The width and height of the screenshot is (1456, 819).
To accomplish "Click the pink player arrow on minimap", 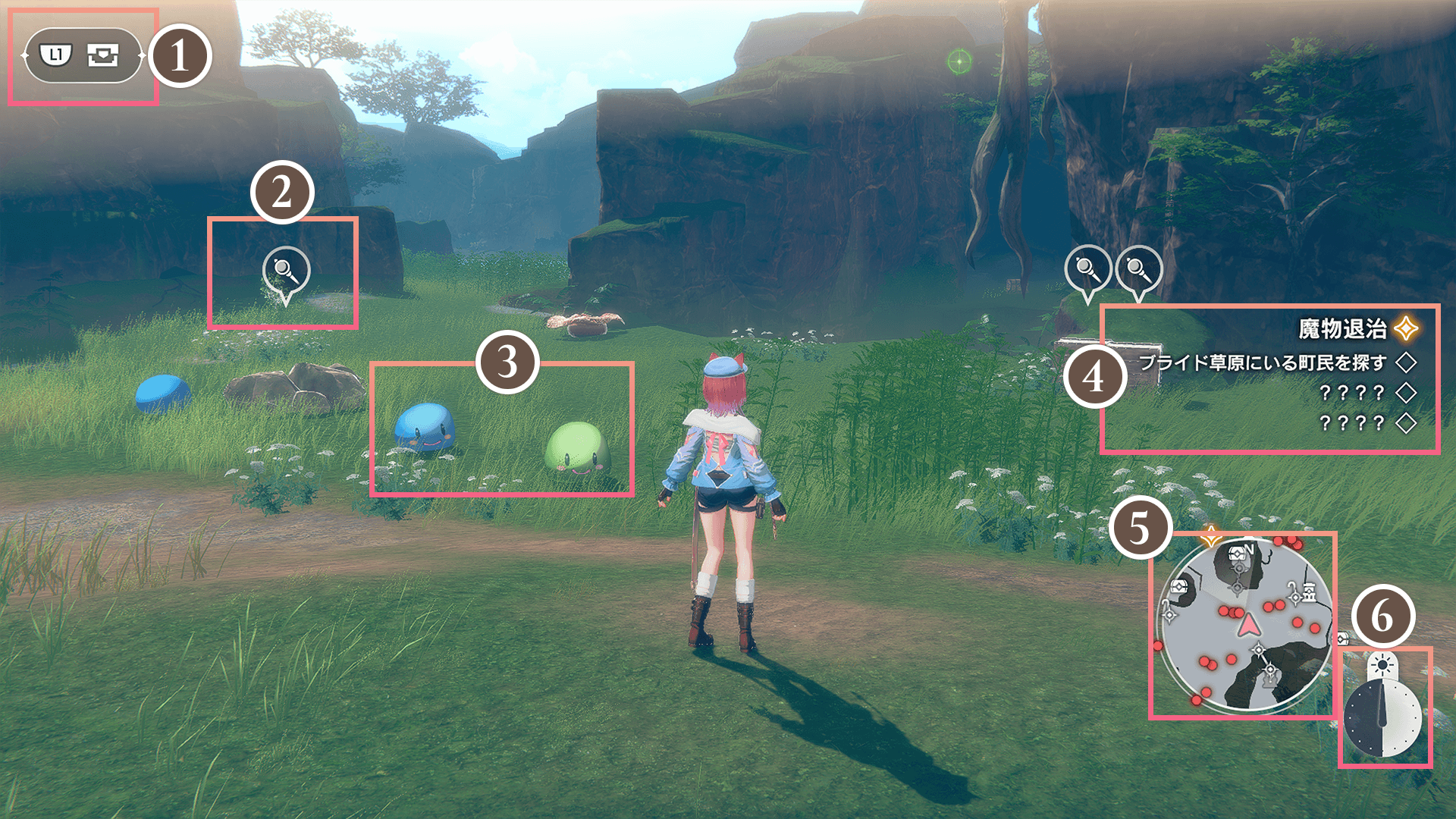I will coord(1247,626).
